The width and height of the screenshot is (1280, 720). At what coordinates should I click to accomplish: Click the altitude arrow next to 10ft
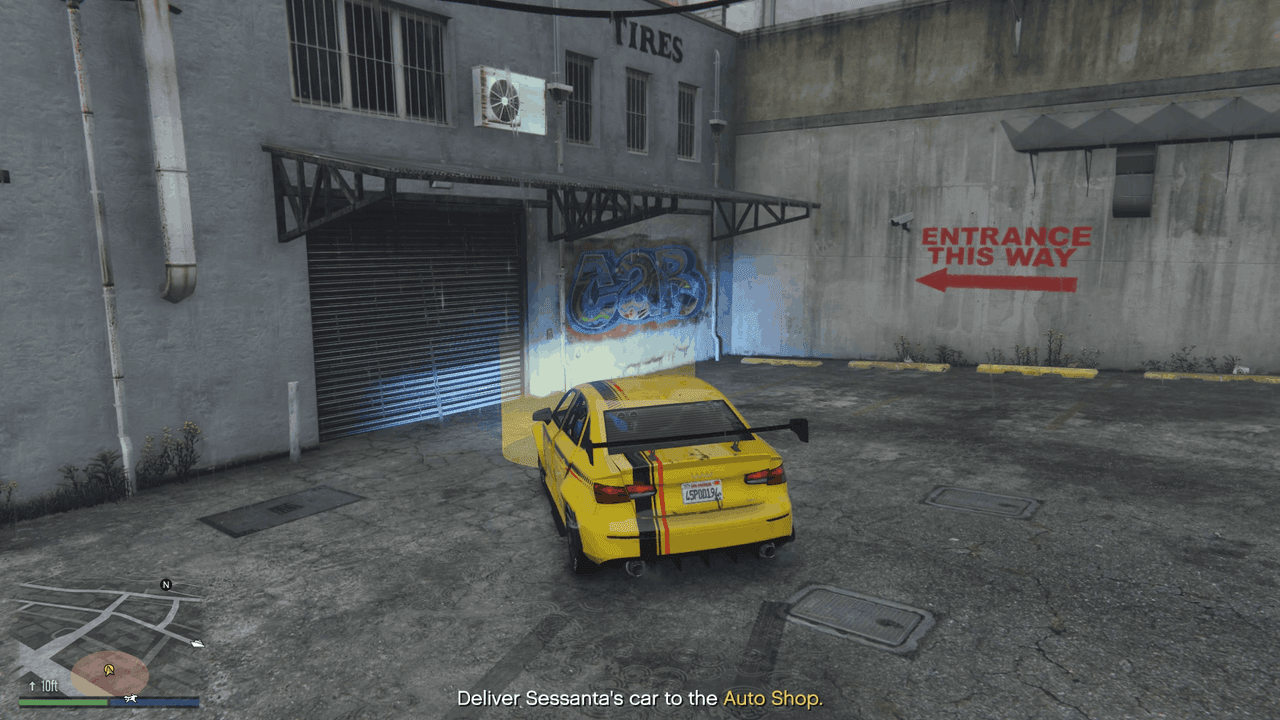coord(33,686)
